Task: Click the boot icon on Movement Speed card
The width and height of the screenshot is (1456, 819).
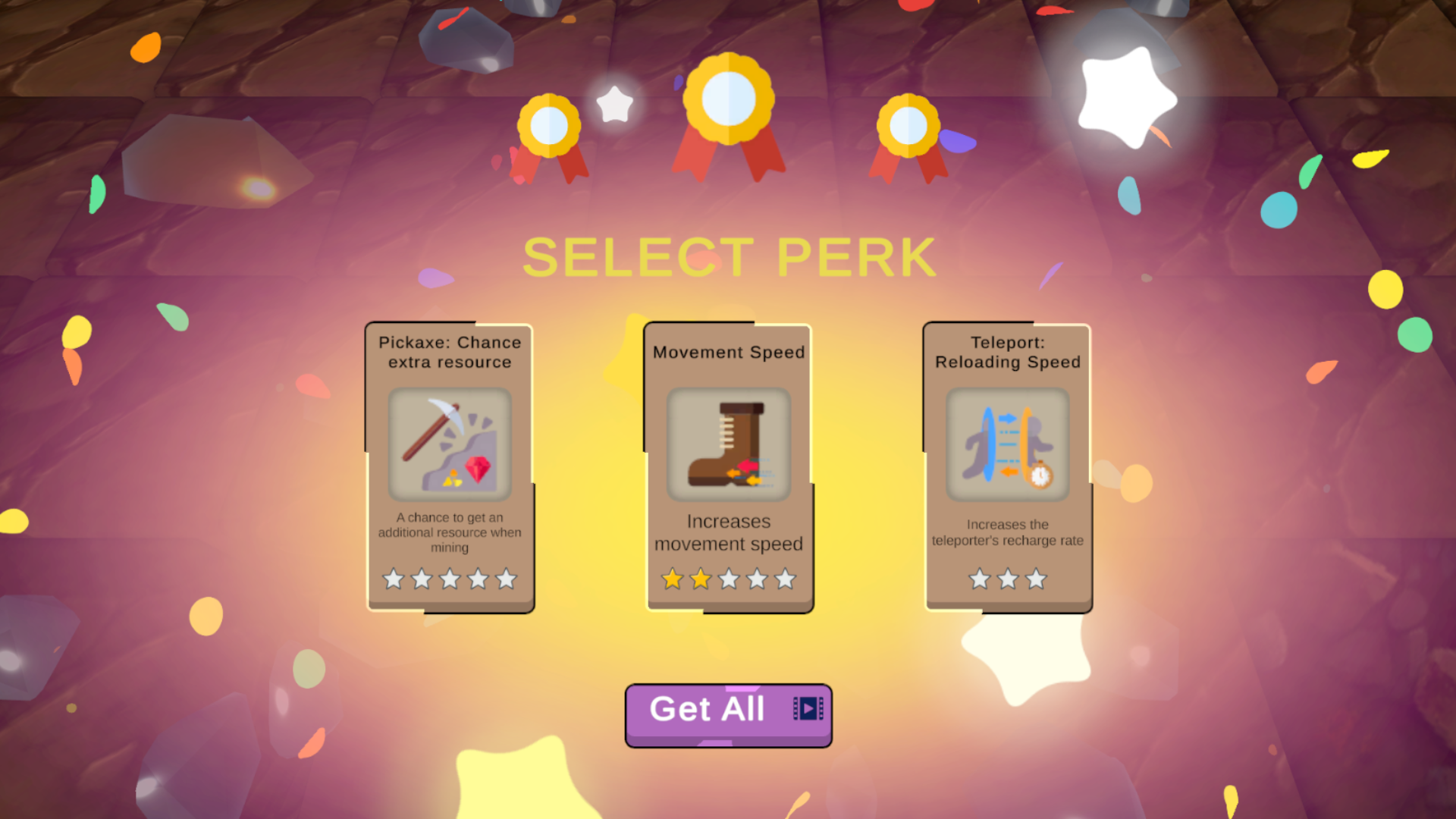Action: (728, 444)
